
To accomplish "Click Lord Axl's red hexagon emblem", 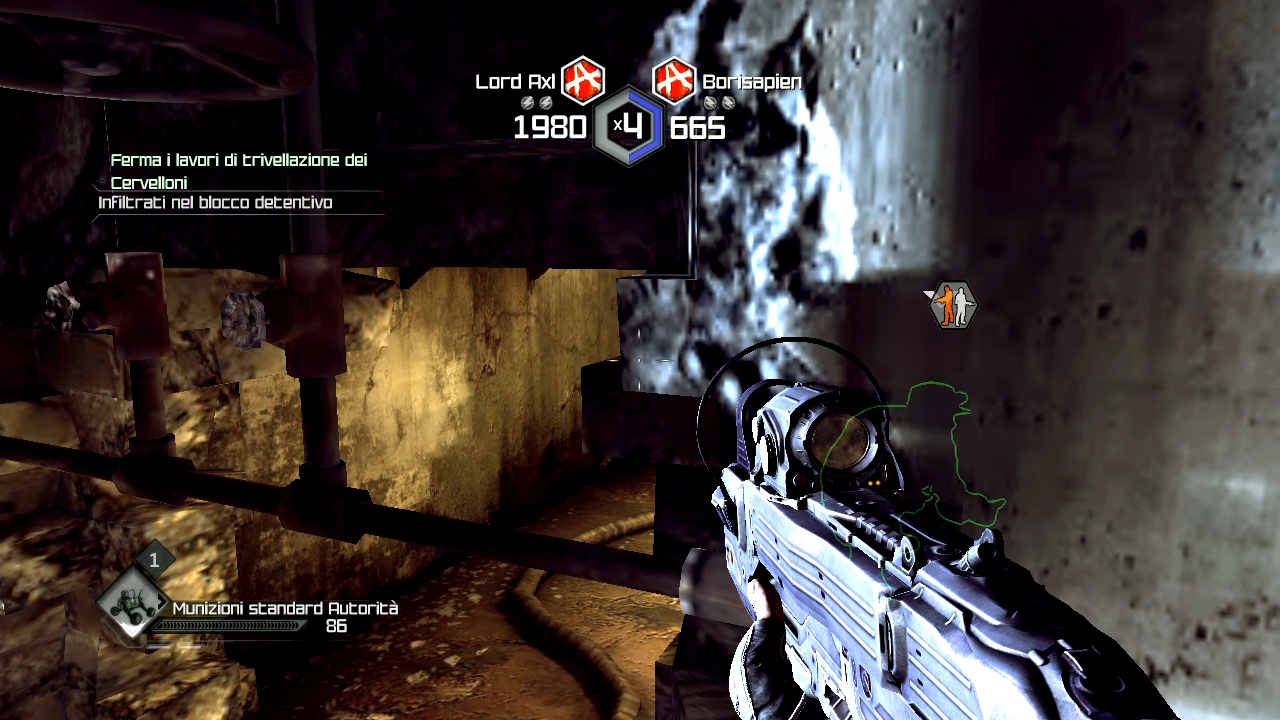I will [x=582, y=81].
